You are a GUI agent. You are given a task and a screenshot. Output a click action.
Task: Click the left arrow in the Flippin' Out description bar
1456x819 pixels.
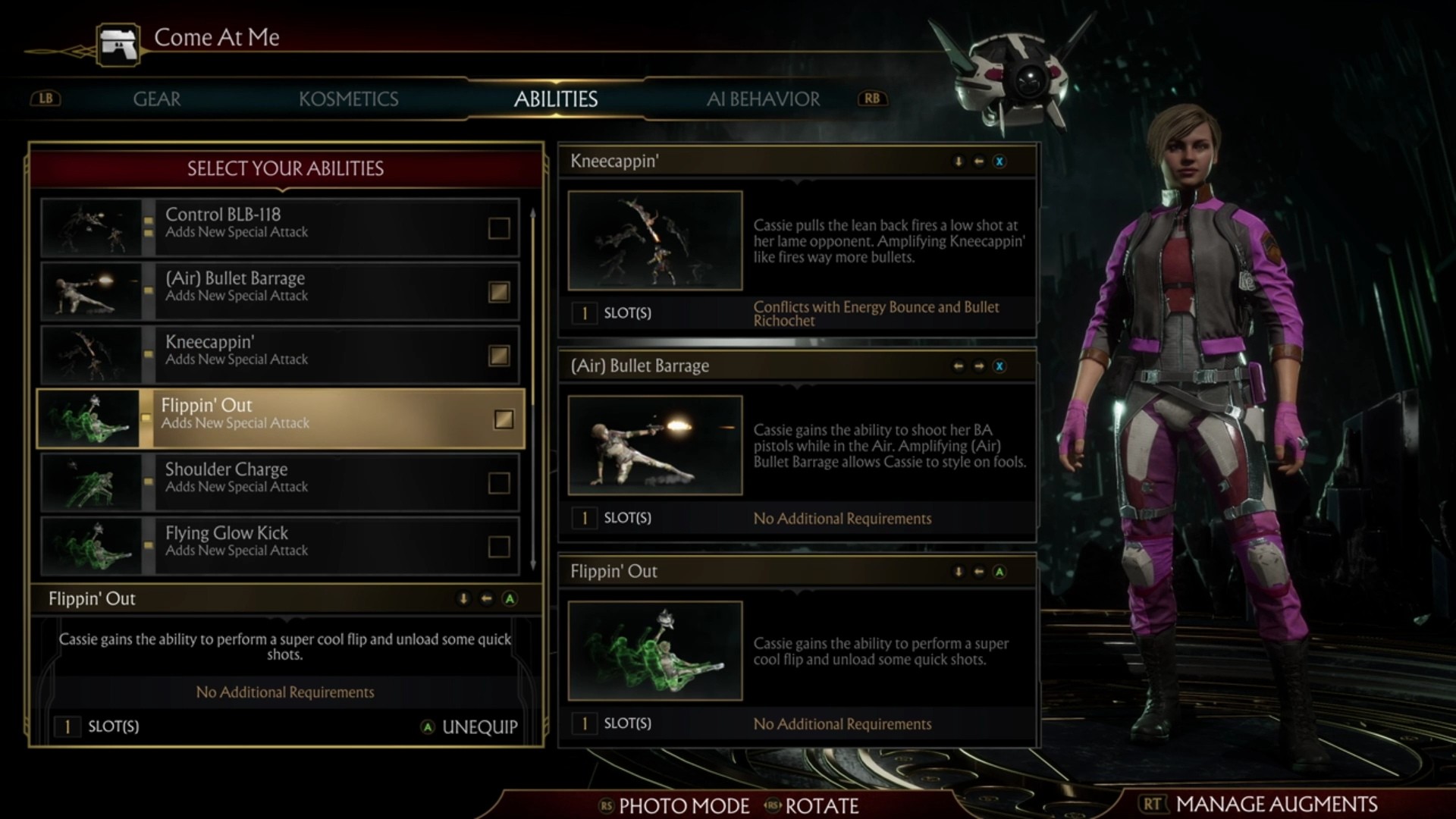486,599
